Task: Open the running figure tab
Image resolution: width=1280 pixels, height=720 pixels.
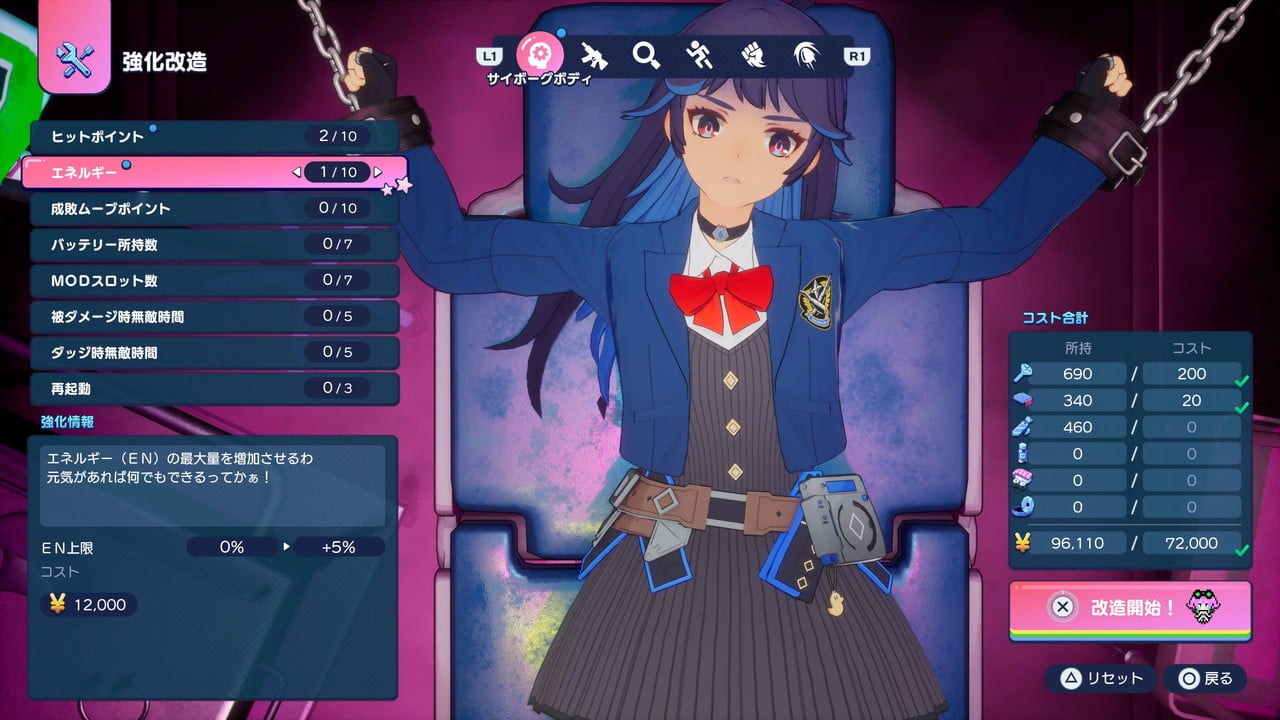Action: pyautogui.click(x=700, y=56)
